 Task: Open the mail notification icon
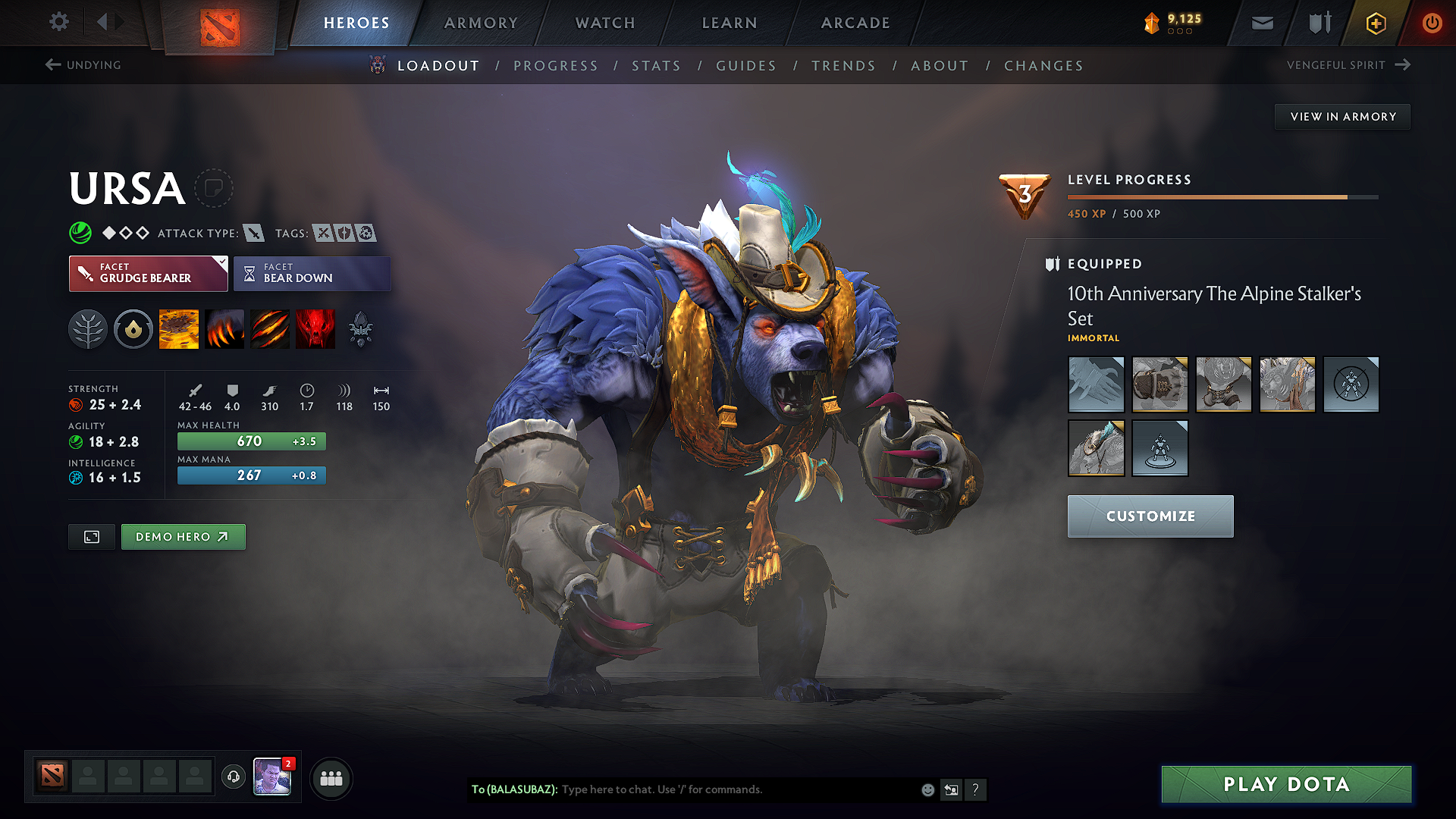(1261, 23)
